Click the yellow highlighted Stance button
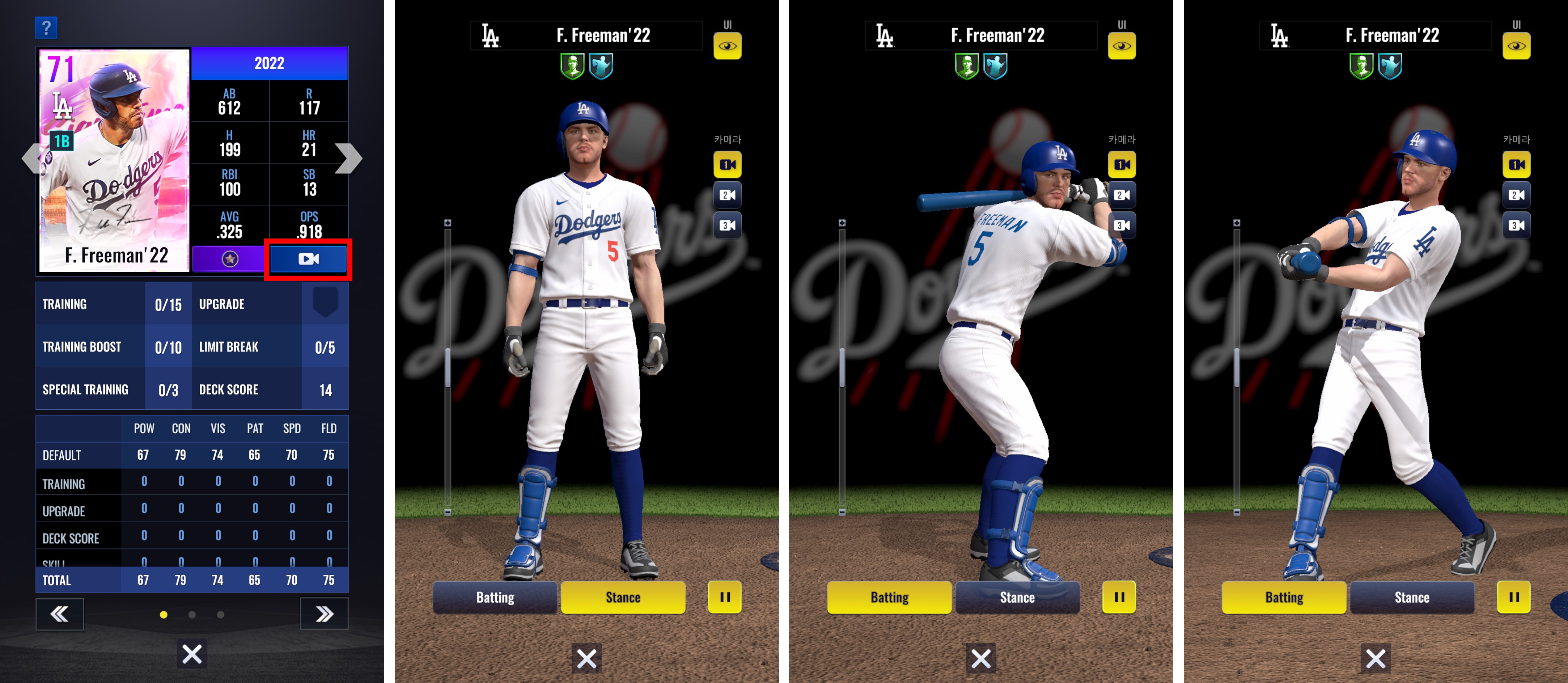Image resolution: width=1568 pixels, height=683 pixels. coord(623,597)
